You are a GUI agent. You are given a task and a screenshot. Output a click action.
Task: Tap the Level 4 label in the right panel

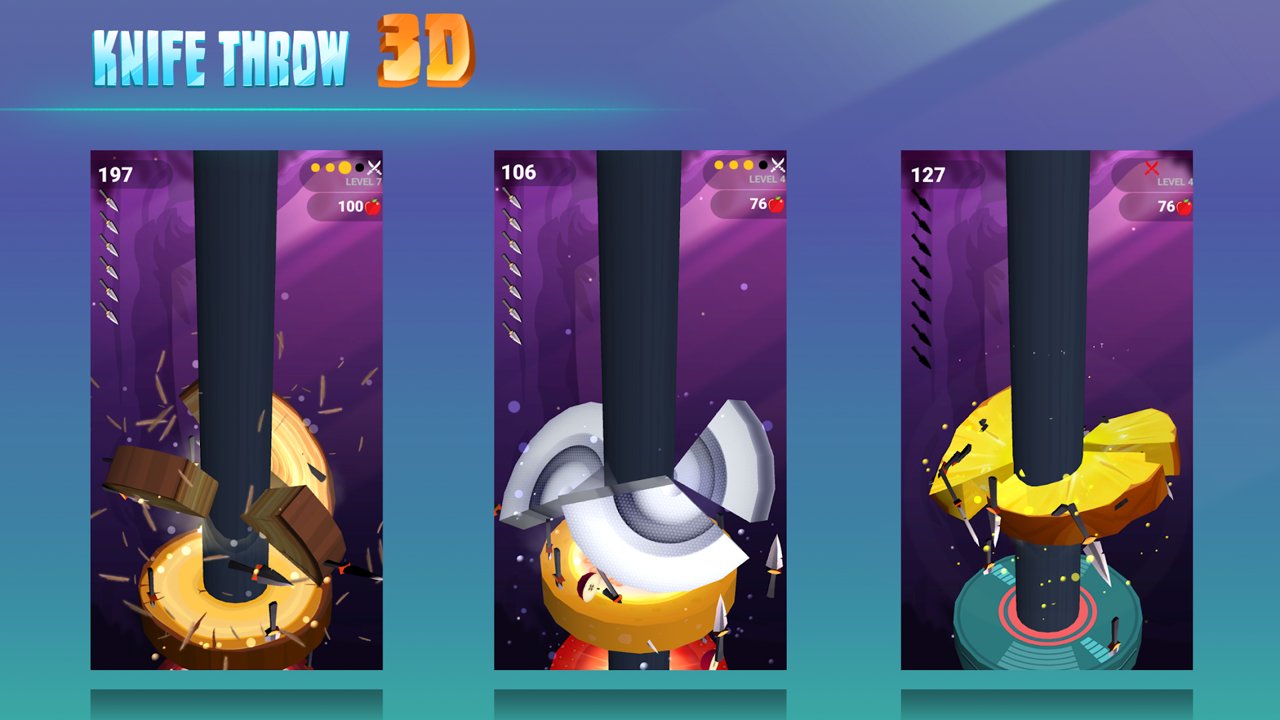pyautogui.click(x=1175, y=181)
